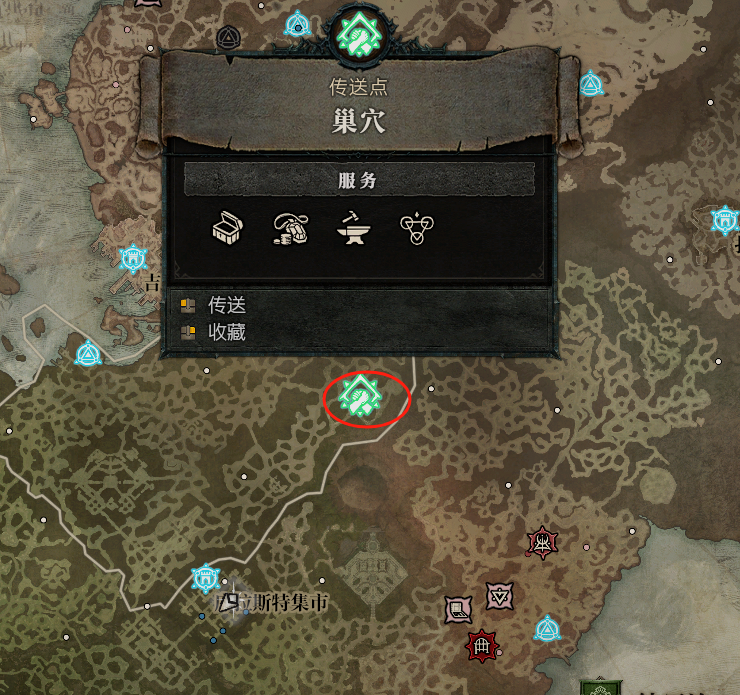Click the dark grey locked waypoint marker
Viewport: 740px width, 695px height.
(227, 39)
